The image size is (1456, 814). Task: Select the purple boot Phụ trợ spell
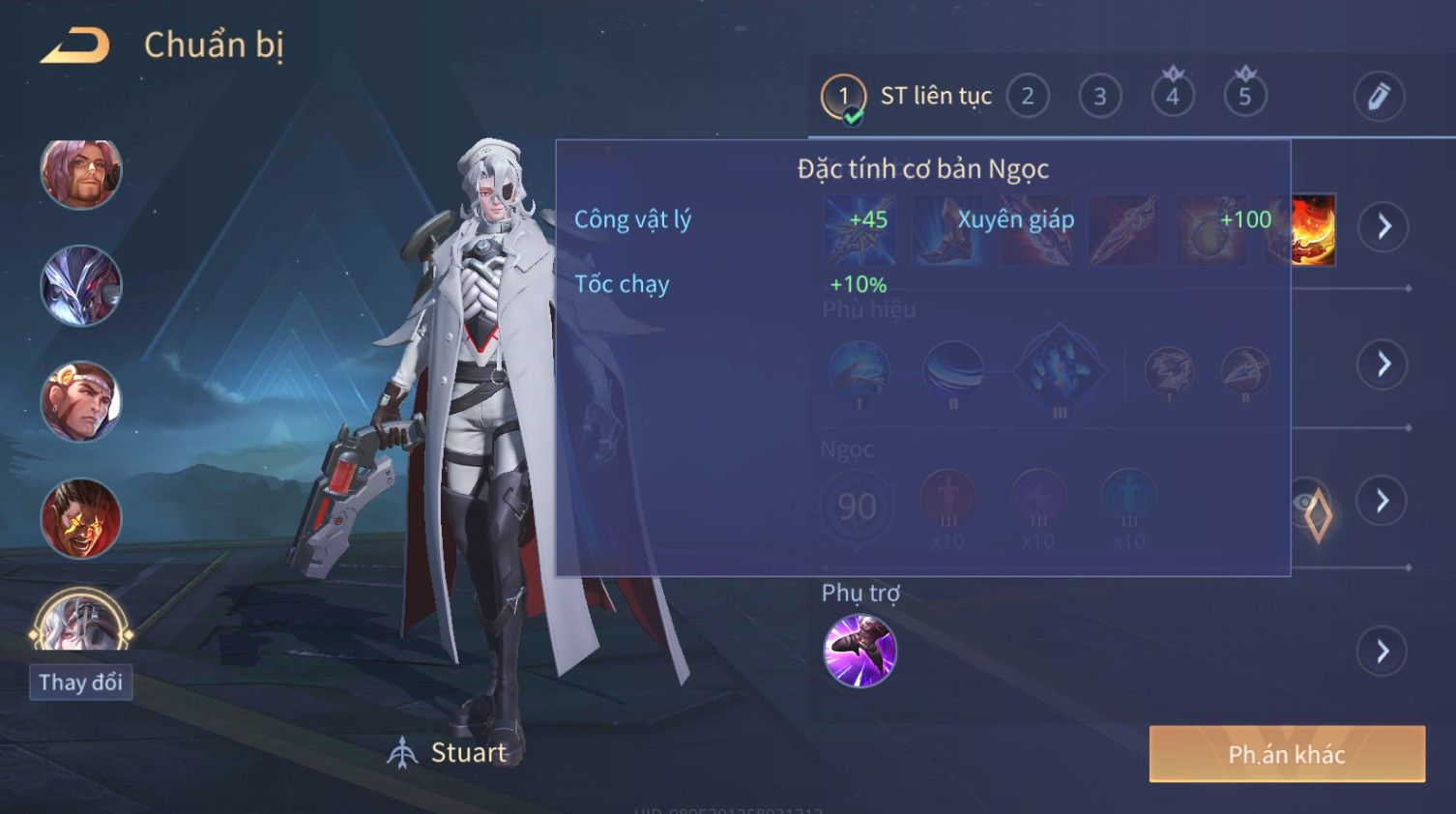pyautogui.click(x=859, y=651)
